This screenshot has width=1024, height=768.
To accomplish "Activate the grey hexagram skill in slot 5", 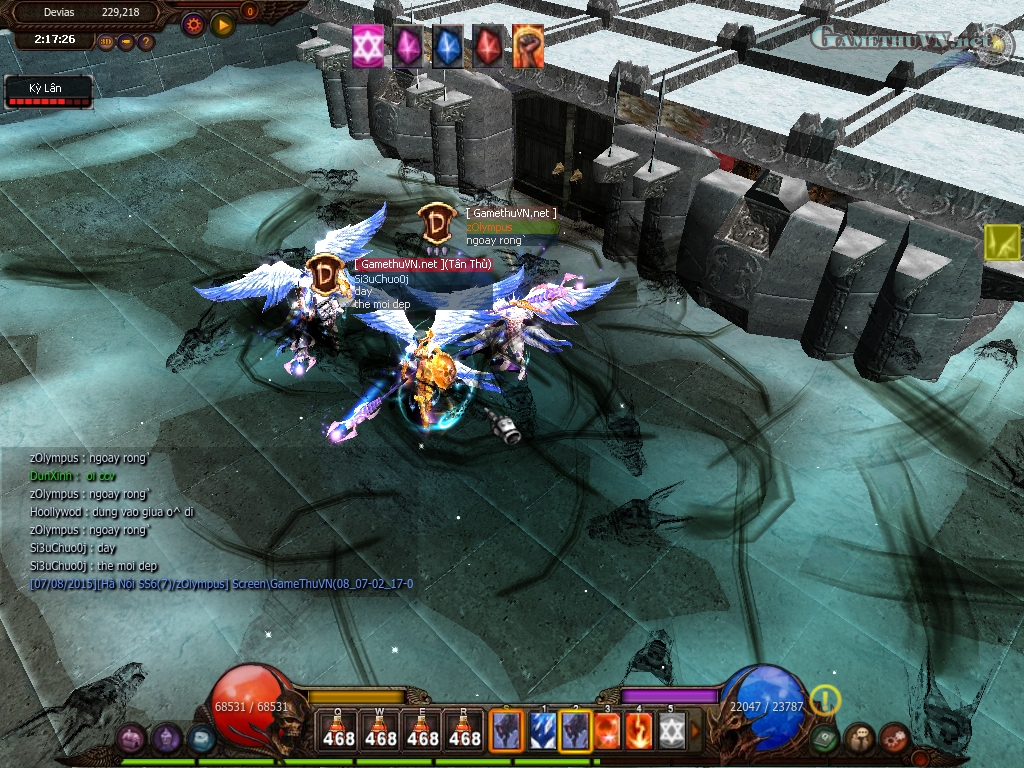I will click(671, 730).
